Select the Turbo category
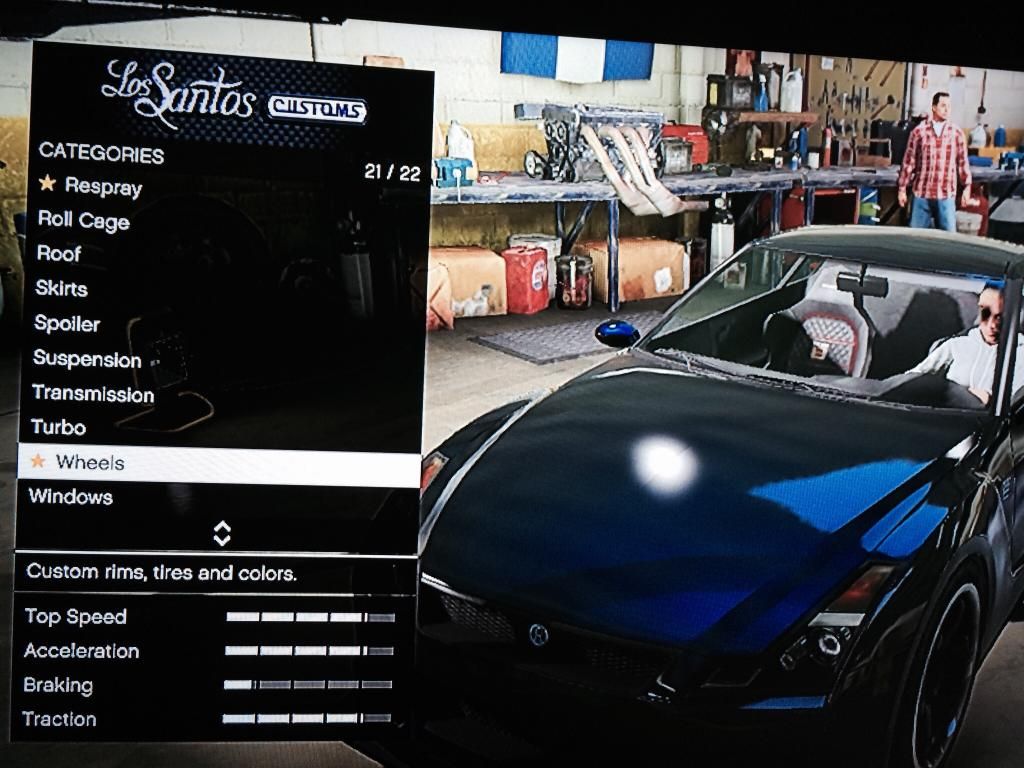 pos(58,428)
